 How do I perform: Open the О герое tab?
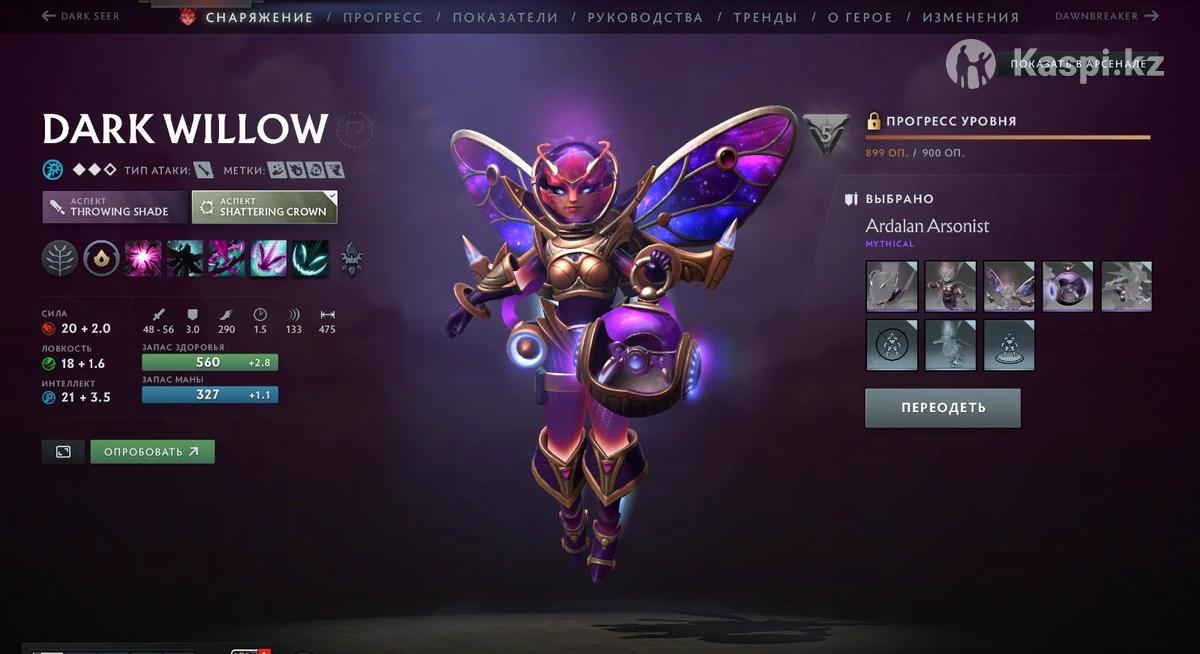(x=859, y=17)
